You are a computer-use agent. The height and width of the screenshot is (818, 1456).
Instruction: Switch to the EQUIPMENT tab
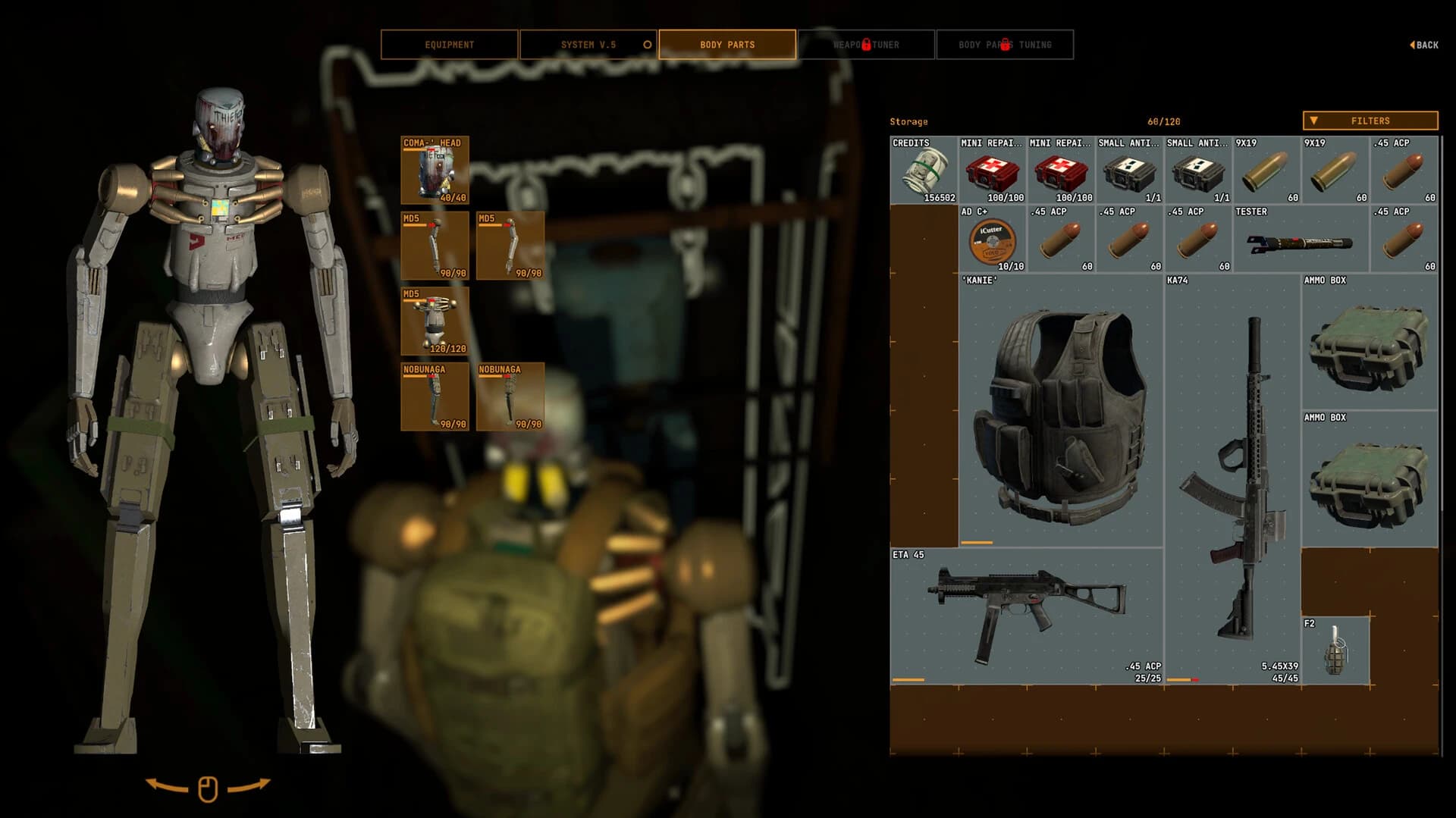[449, 44]
